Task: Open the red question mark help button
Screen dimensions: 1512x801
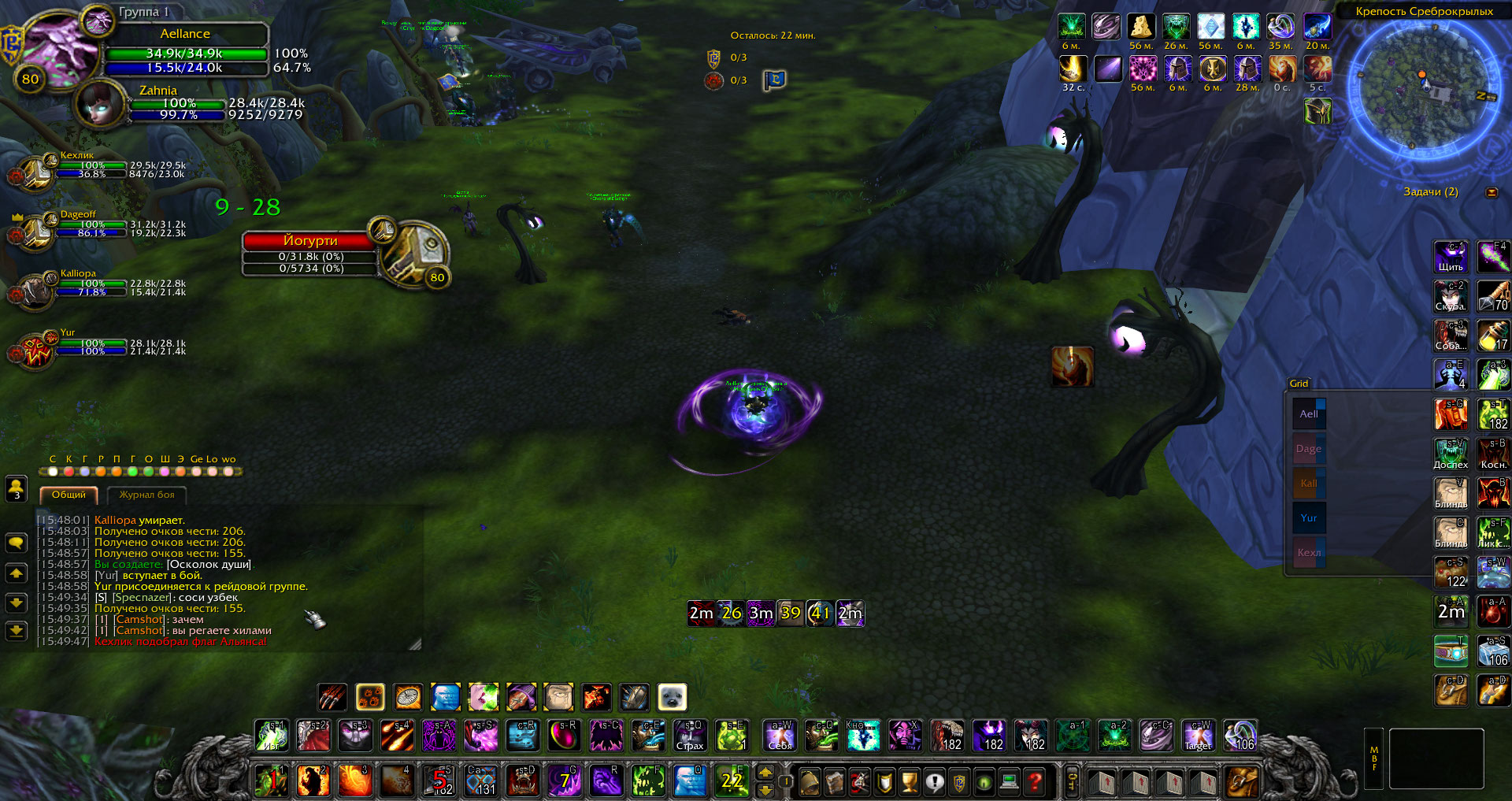Action: click(1036, 782)
